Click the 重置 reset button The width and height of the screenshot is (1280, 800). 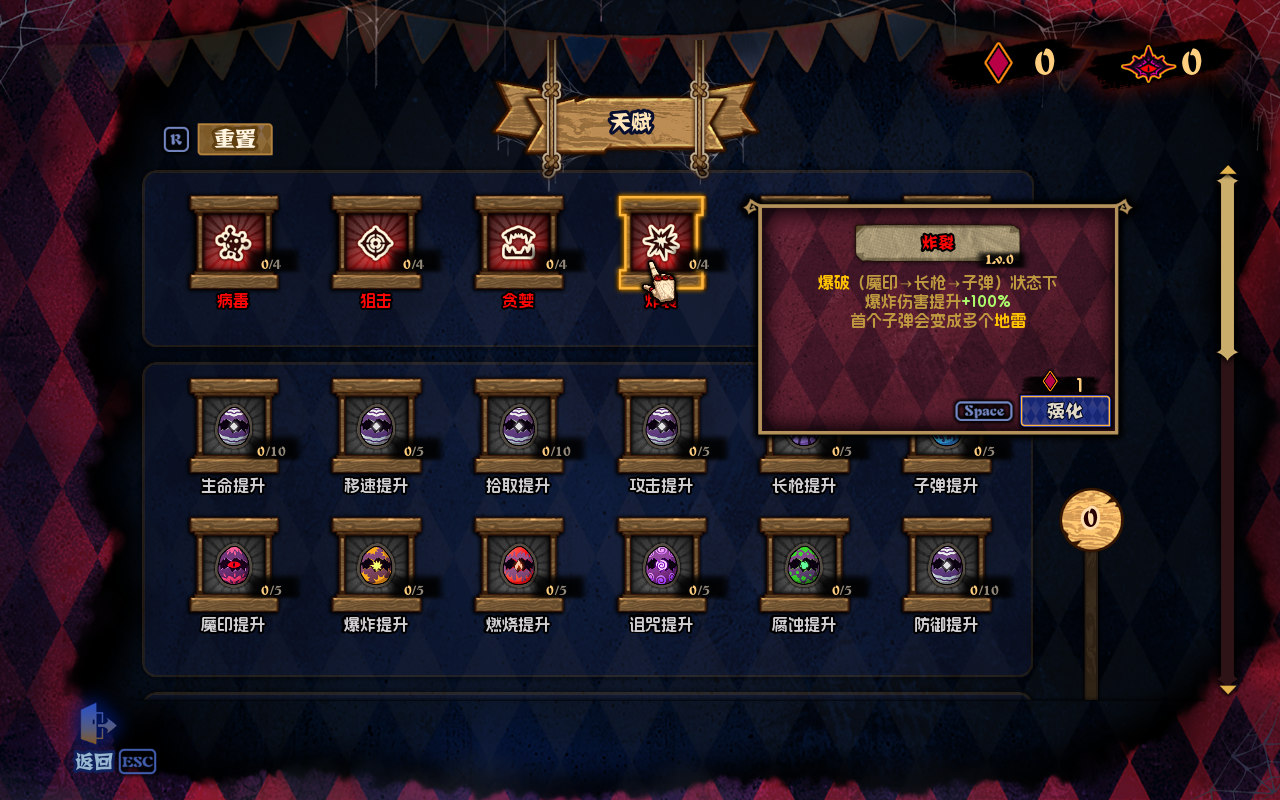tap(235, 139)
